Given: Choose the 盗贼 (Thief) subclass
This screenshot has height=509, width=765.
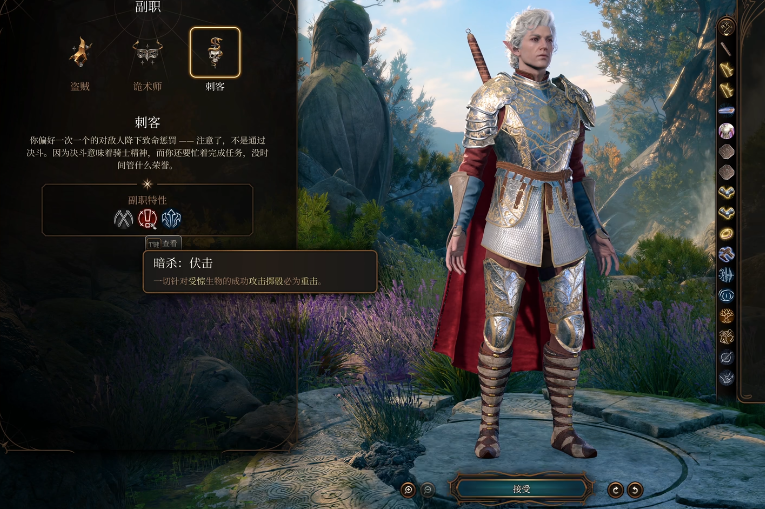Looking at the screenshot, I should pyautogui.click(x=79, y=53).
